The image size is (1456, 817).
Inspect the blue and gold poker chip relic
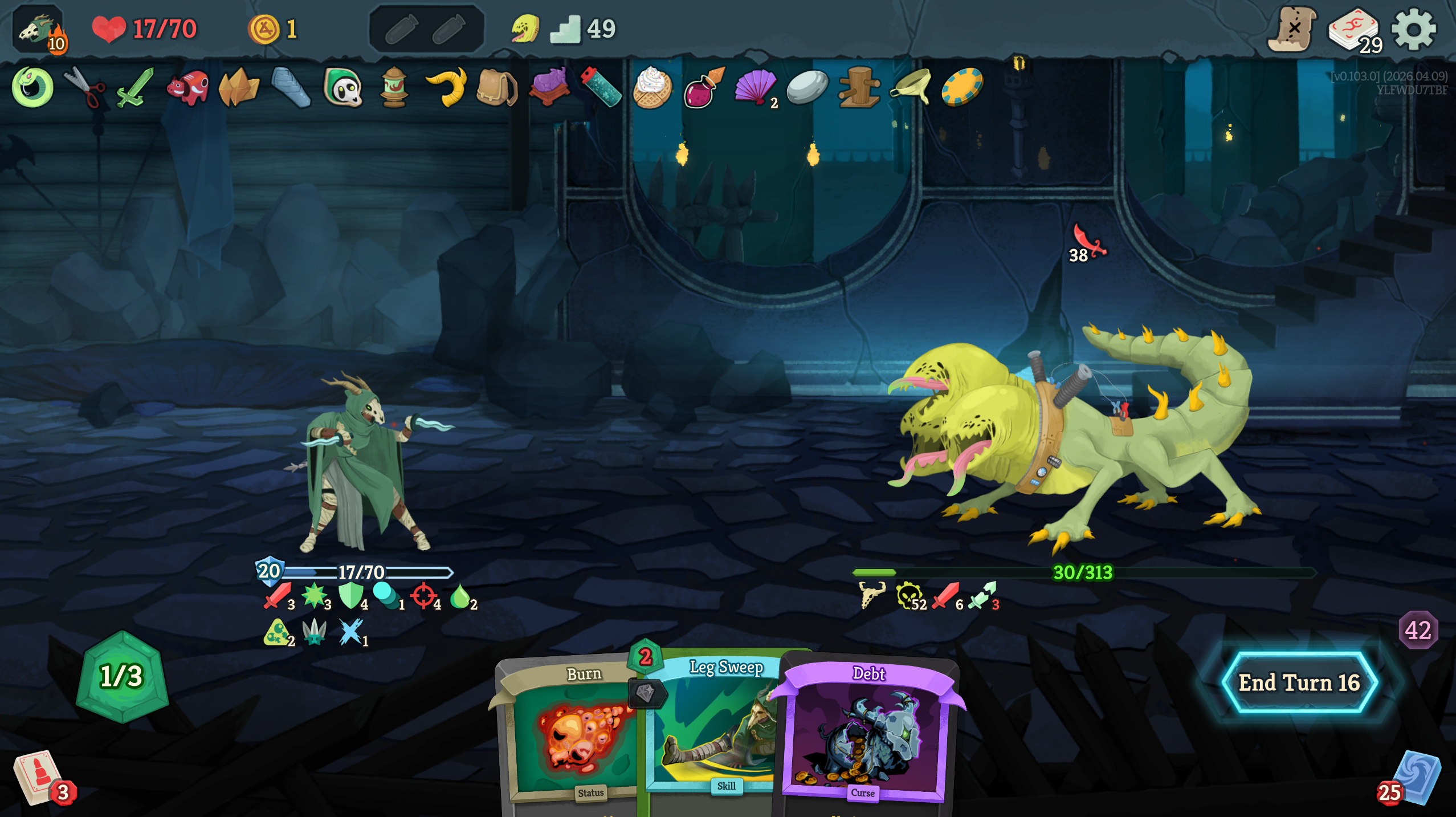pos(962,87)
